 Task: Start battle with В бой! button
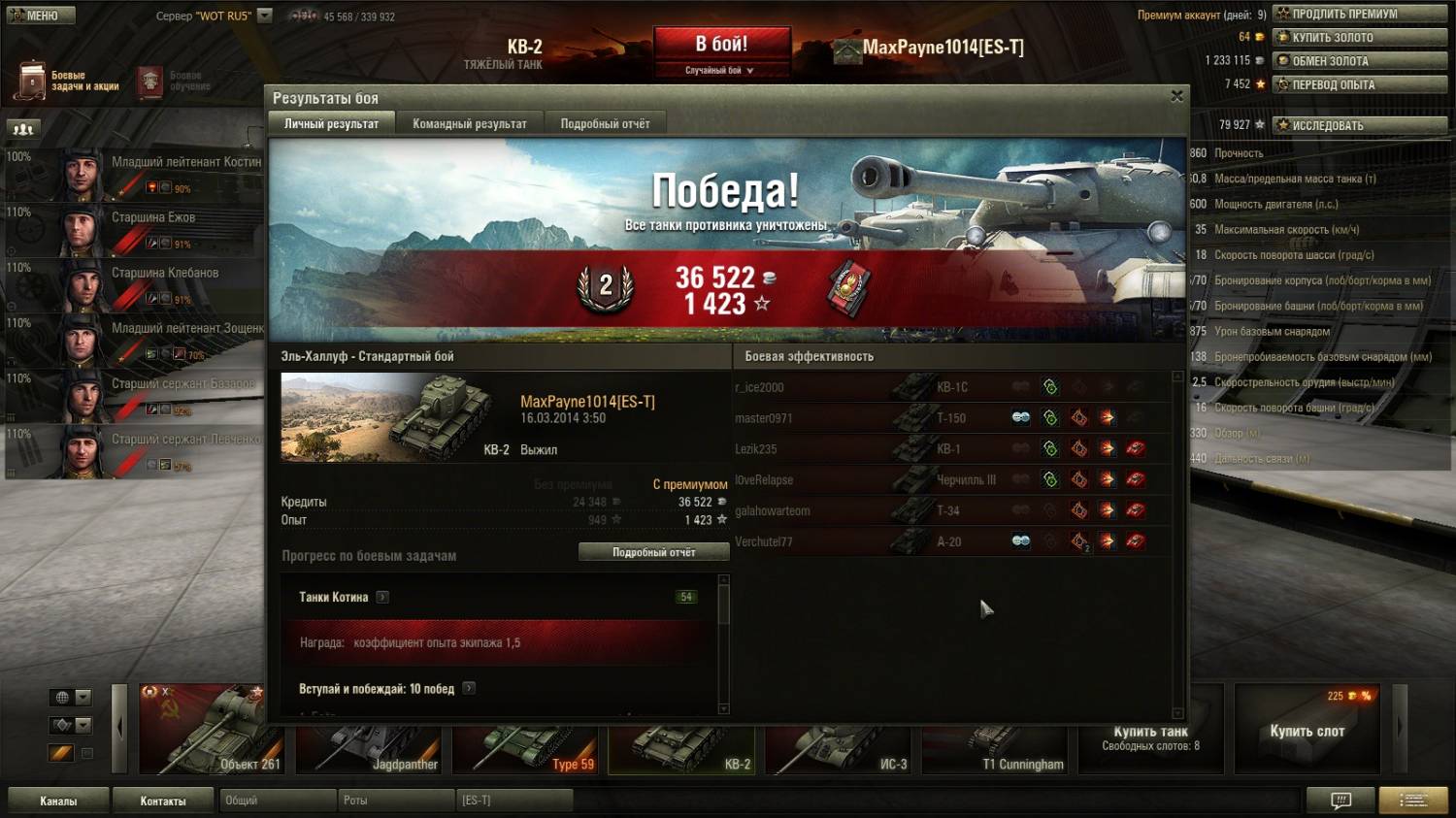(x=721, y=45)
